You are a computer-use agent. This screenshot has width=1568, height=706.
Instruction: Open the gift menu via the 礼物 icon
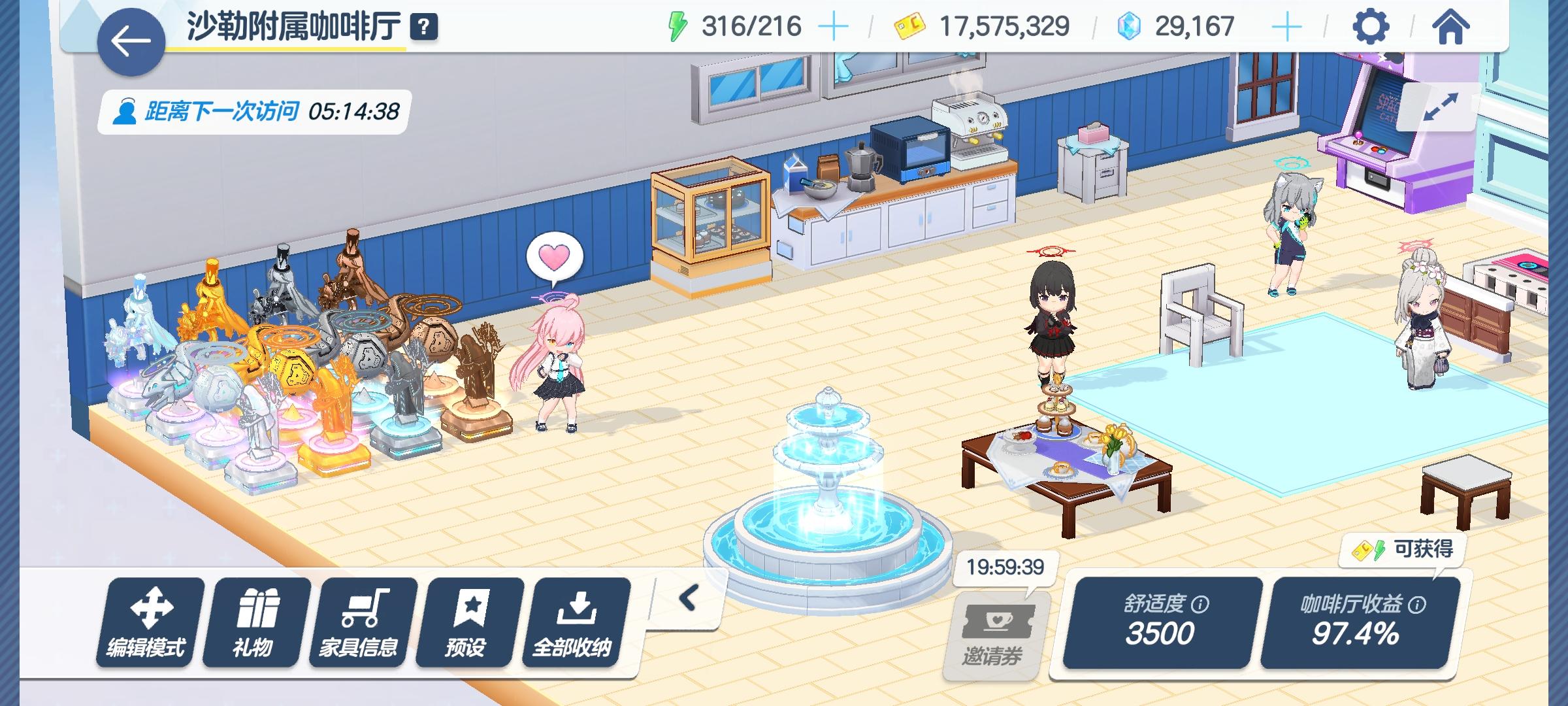pos(256,624)
